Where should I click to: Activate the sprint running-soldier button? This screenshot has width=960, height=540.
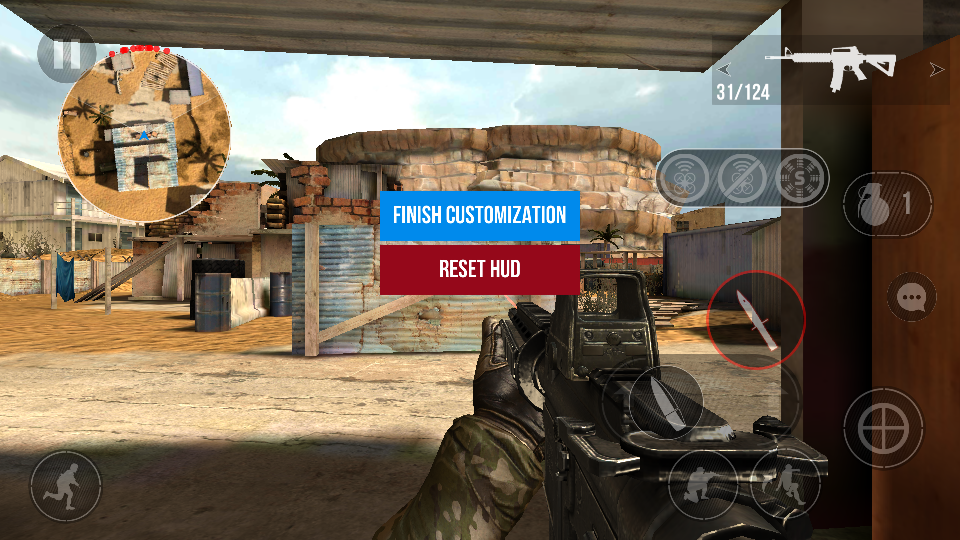click(66, 485)
